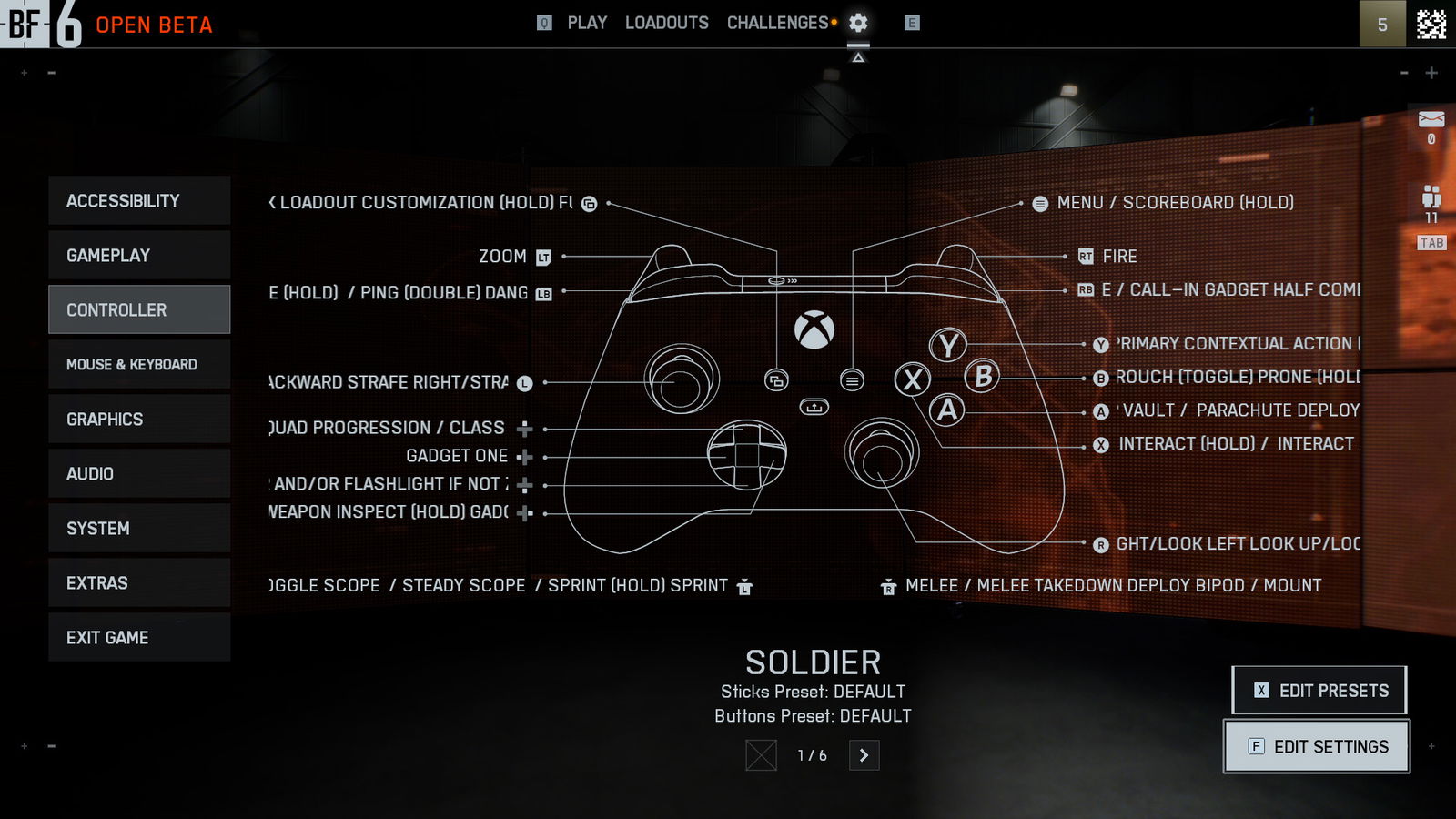This screenshot has height=819, width=1456.
Task: Select the B Crouch/Prone button icon
Action: pyautogui.click(x=1101, y=377)
